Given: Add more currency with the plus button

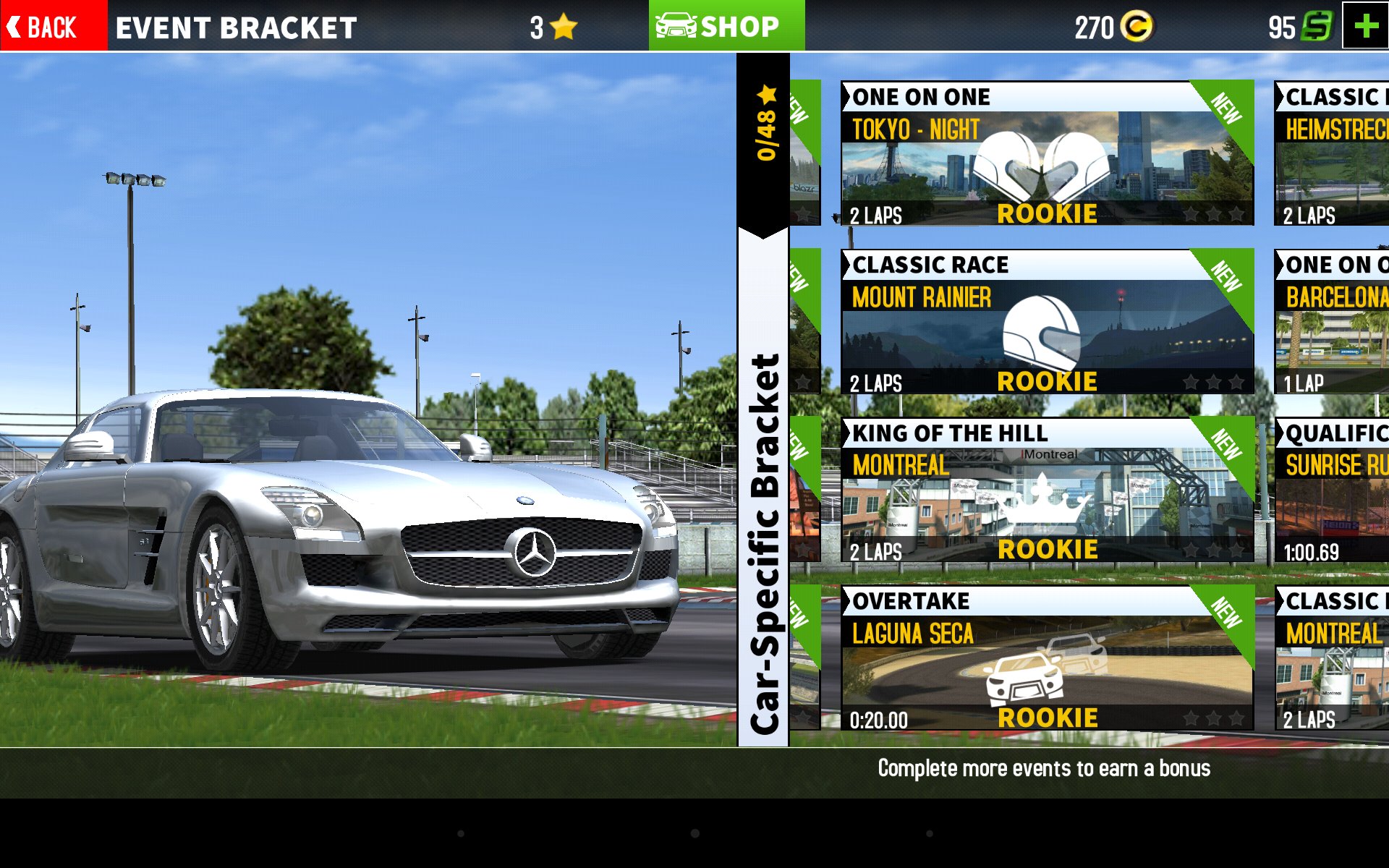Looking at the screenshot, I should click(1365, 26).
